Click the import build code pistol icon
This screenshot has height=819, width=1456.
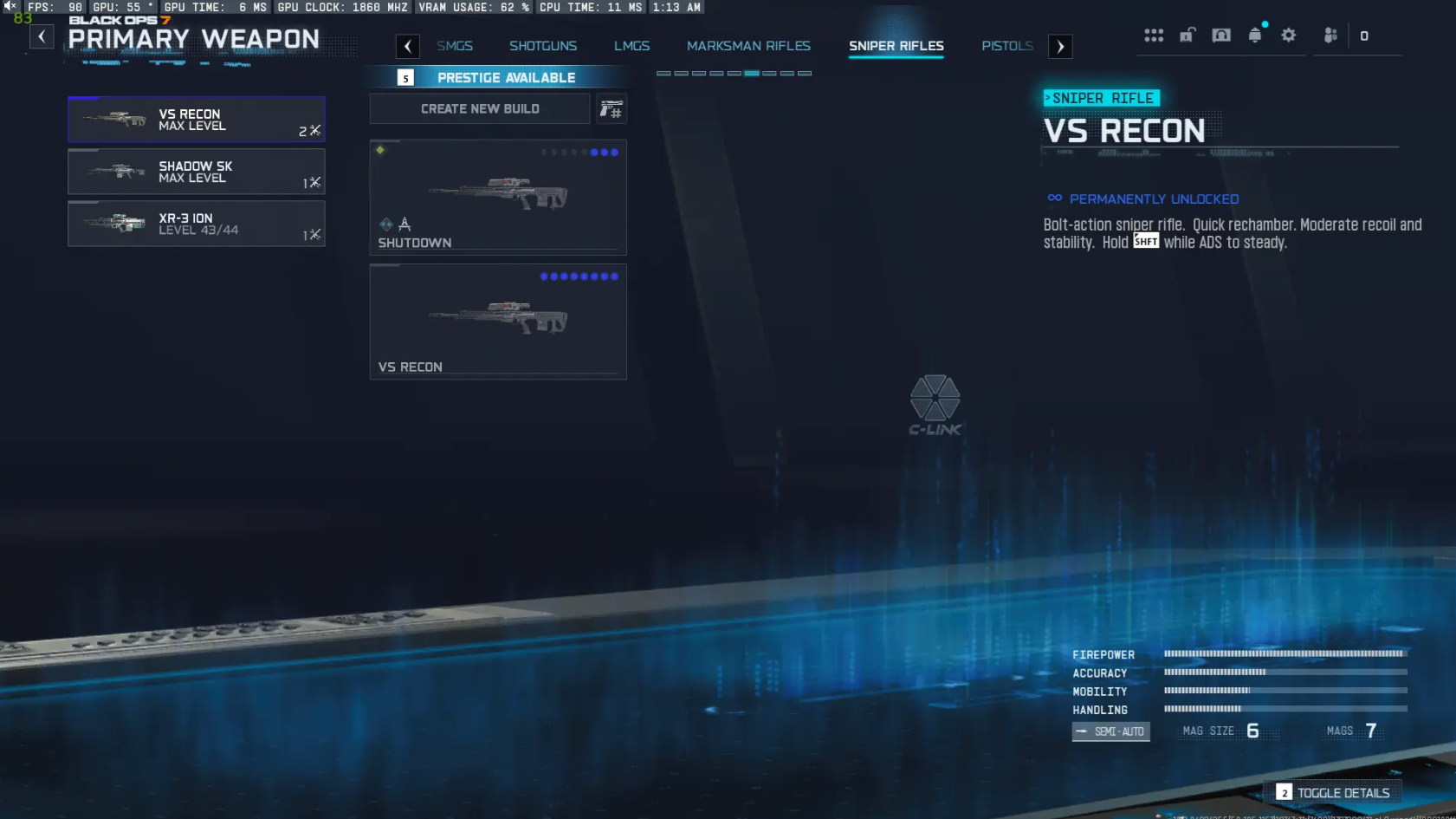click(x=612, y=108)
